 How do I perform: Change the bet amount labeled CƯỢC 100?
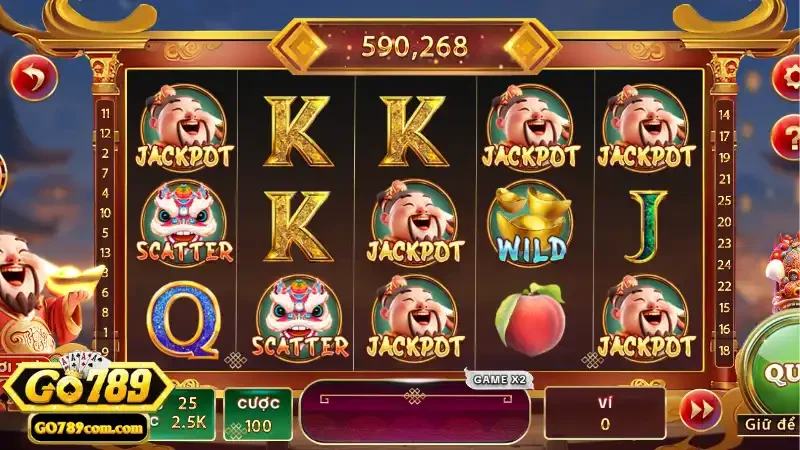coord(257,413)
